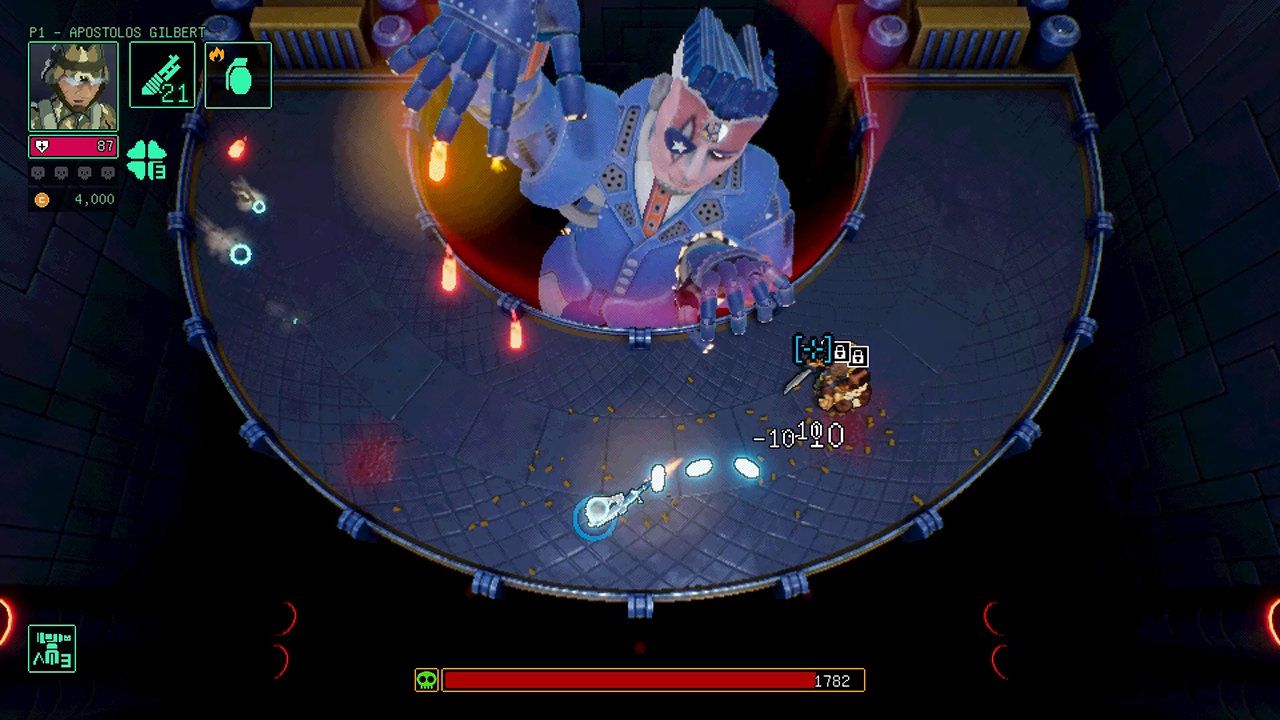The image size is (1280, 720).
Task: Select the syringe healing item showing 21 charges
Action: [x=162, y=75]
